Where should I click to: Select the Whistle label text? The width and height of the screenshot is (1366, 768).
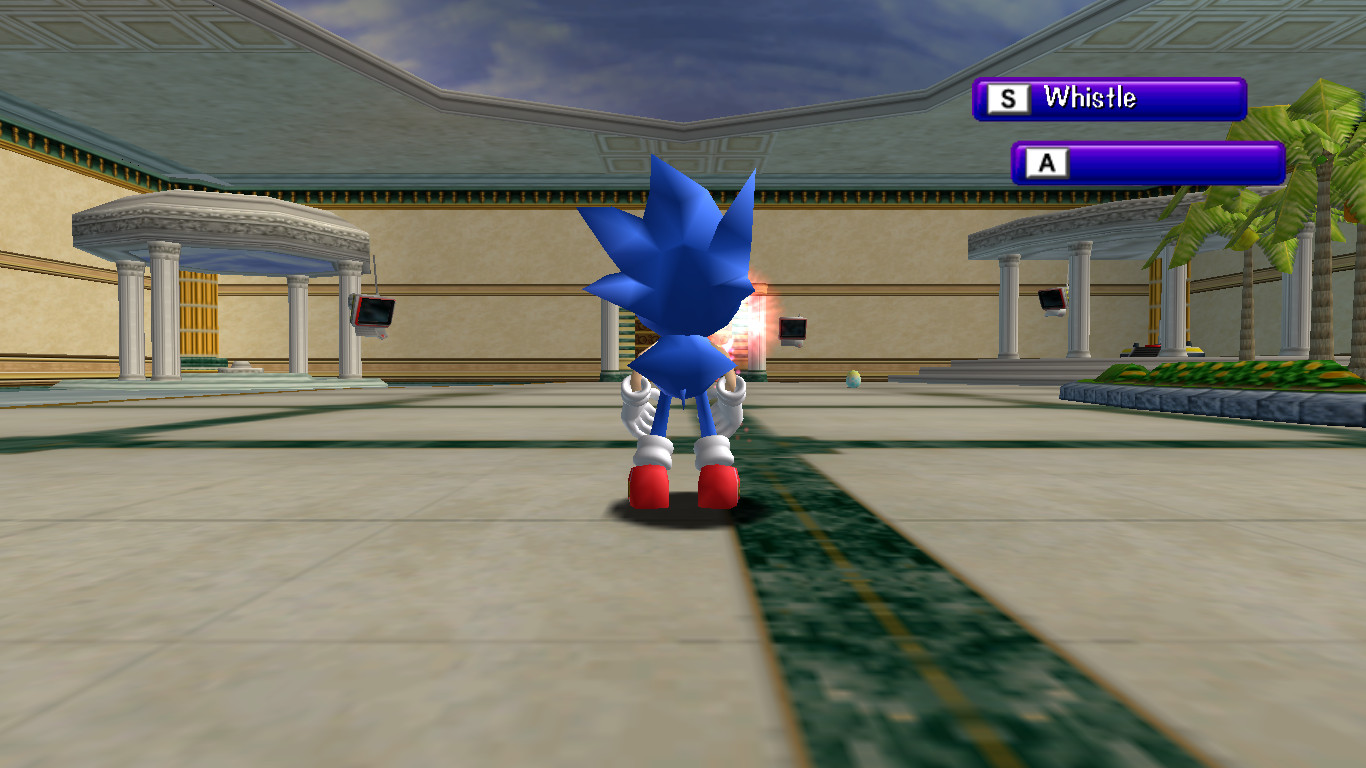tap(1092, 98)
